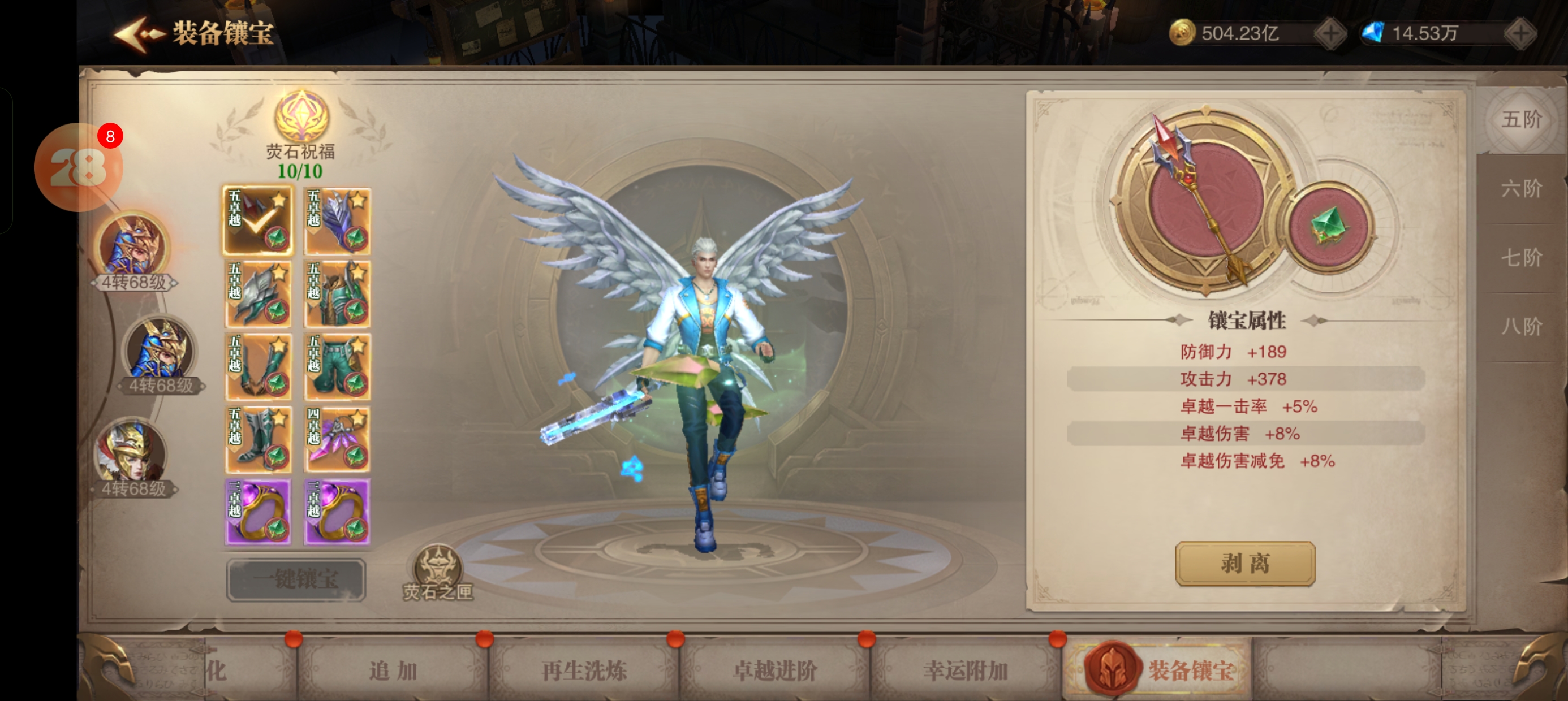Switch to the 六阶 tier tab

coord(1521,189)
